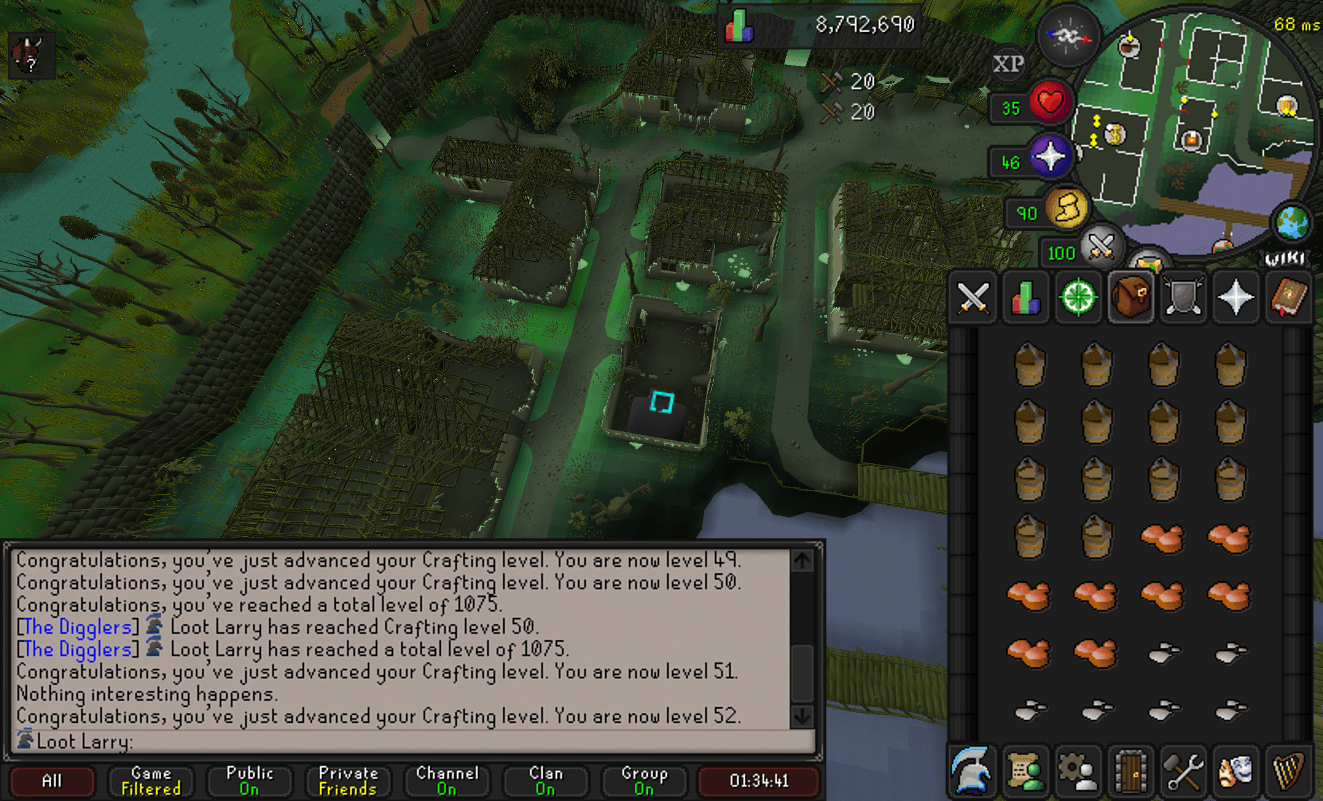The height and width of the screenshot is (801, 1323).
Task: Select the Game Filtered chat tab
Action: point(150,780)
